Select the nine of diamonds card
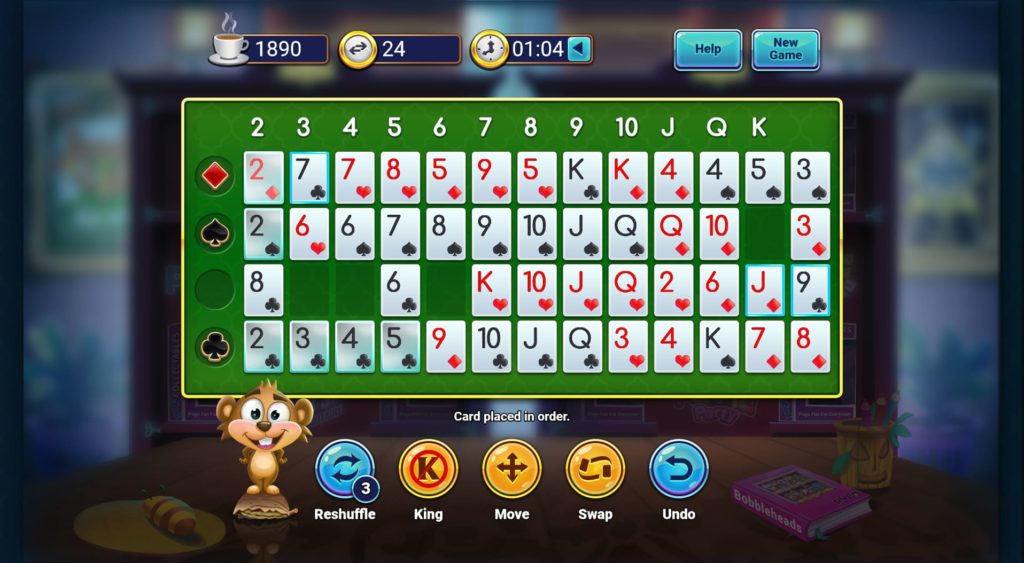Image resolution: width=1024 pixels, height=563 pixels. 446,346
